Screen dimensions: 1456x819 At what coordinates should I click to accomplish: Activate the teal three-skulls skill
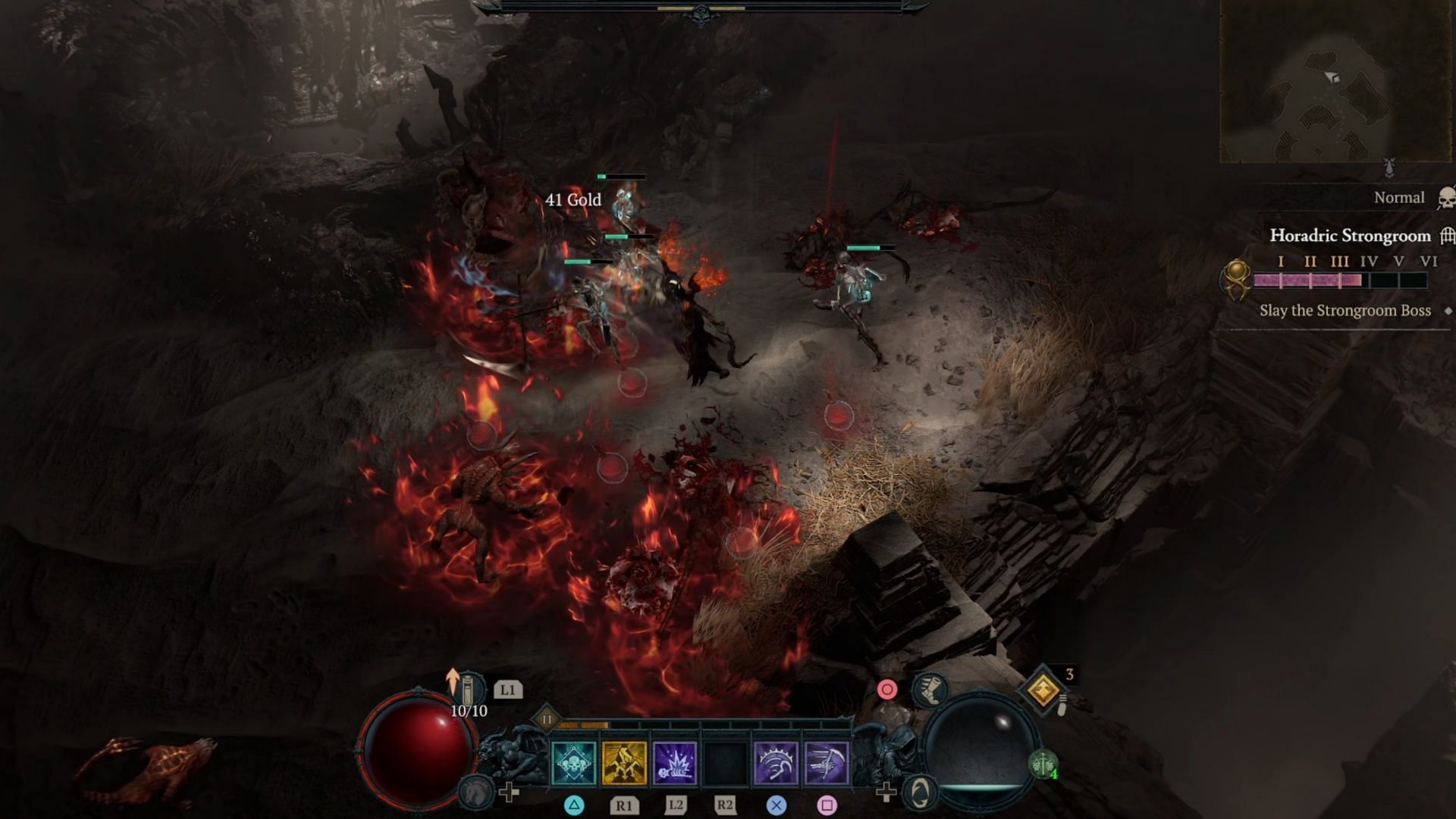point(574,762)
